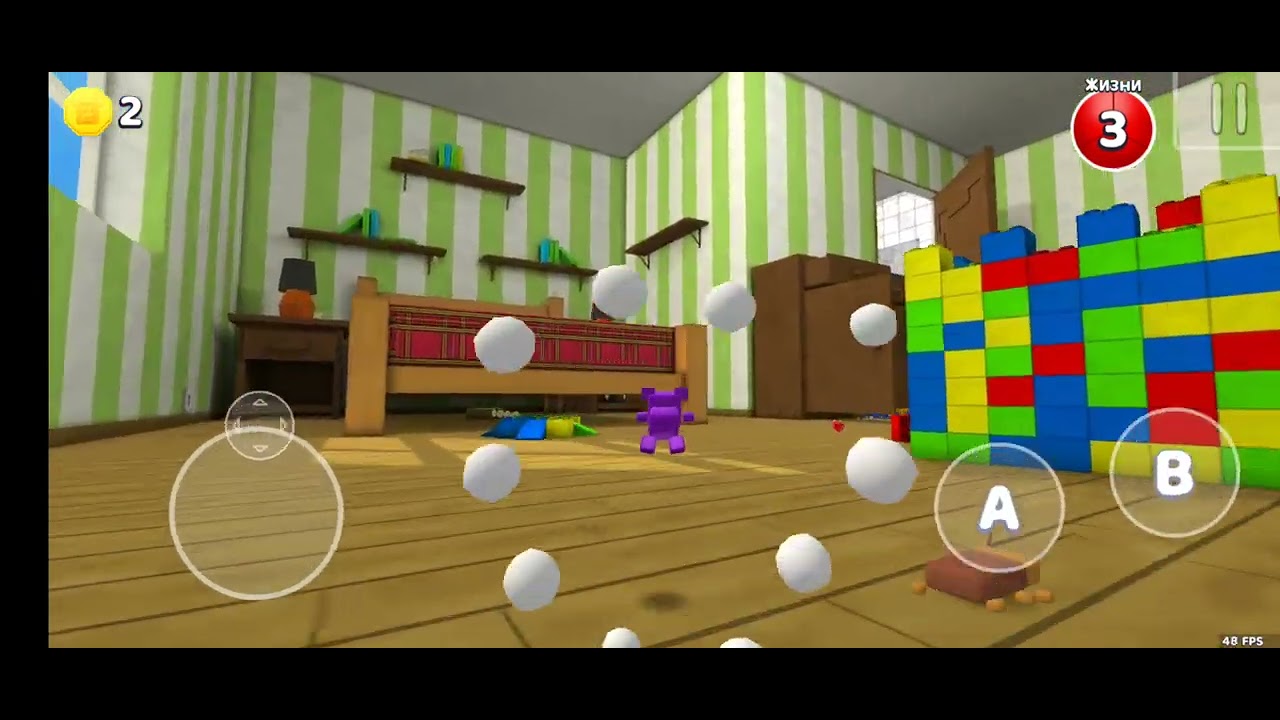
Task: Tap the small arrow pad above the joystick
Action: pyautogui.click(x=259, y=425)
